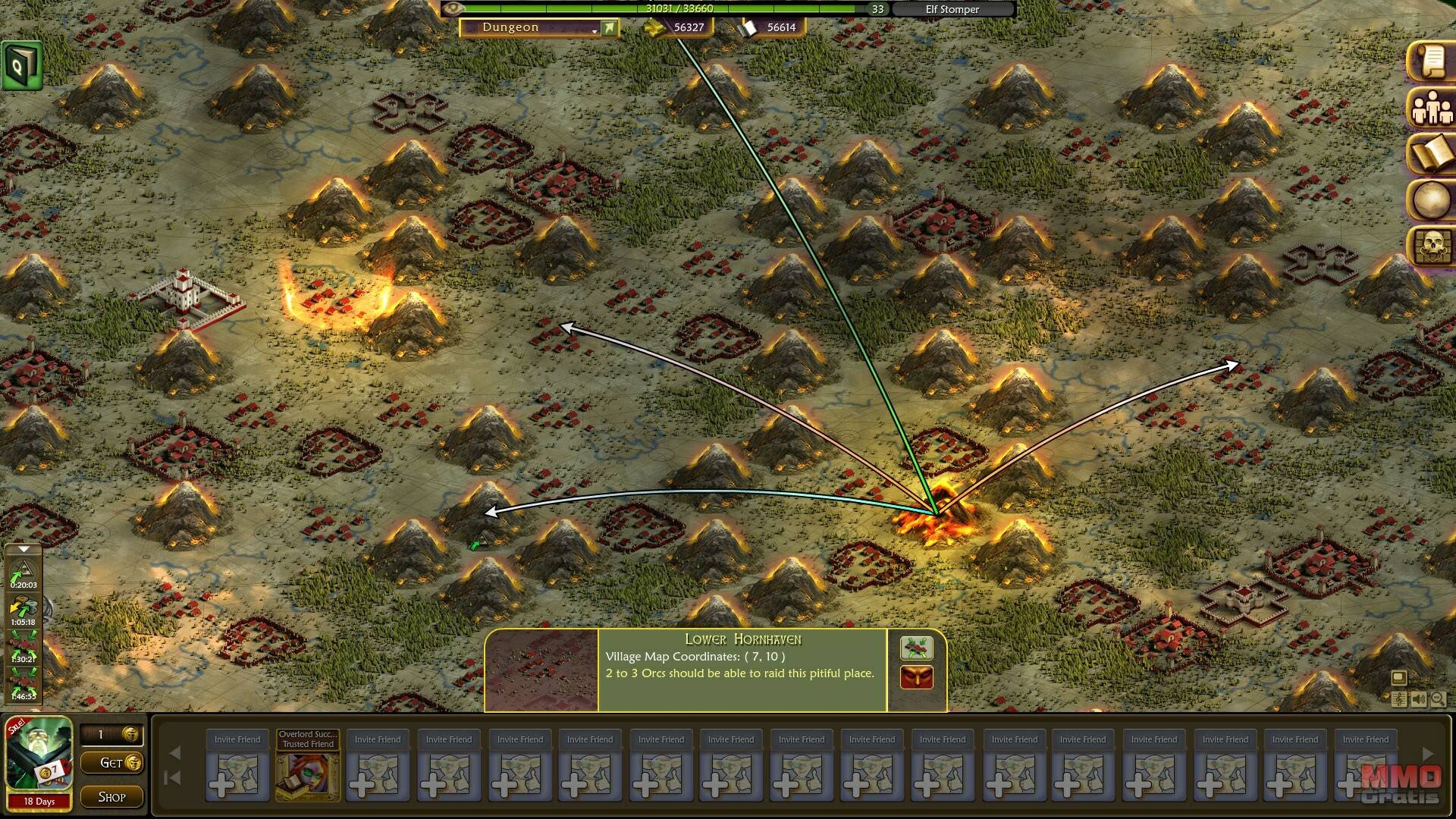The image size is (1456, 819).
Task: Toggle sound effects with the speaker icon
Action: click(1418, 699)
